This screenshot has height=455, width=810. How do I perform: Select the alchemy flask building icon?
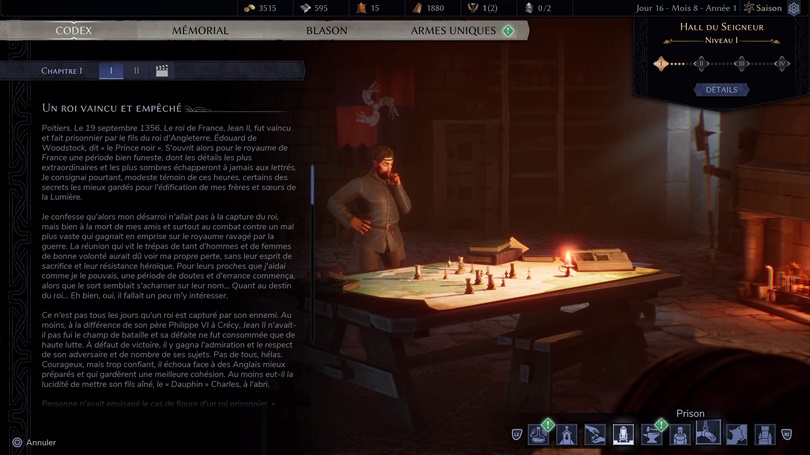(539, 435)
